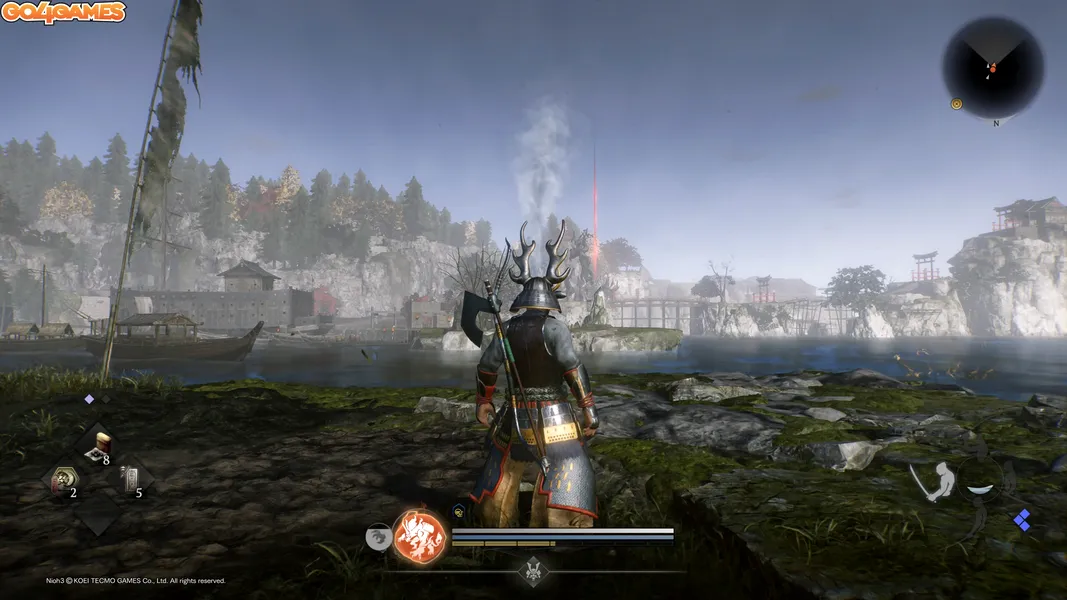Click the yellow objective marker beside minimap
Screen dimensions: 1067x600
click(956, 103)
